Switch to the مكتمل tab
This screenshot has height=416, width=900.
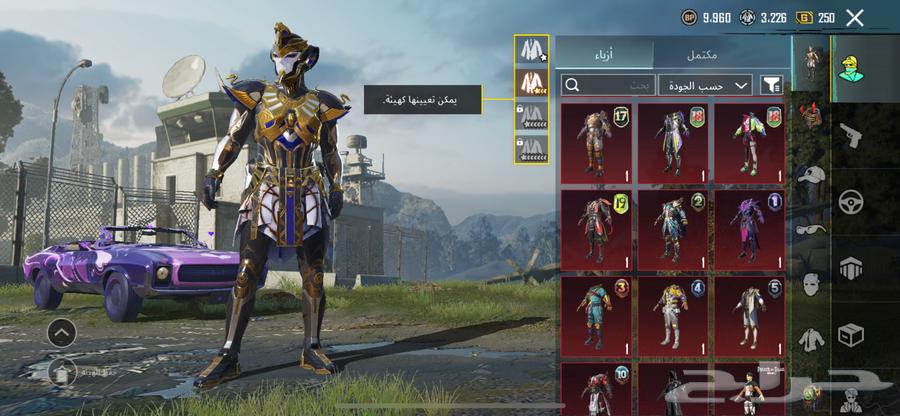tap(721, 53)
